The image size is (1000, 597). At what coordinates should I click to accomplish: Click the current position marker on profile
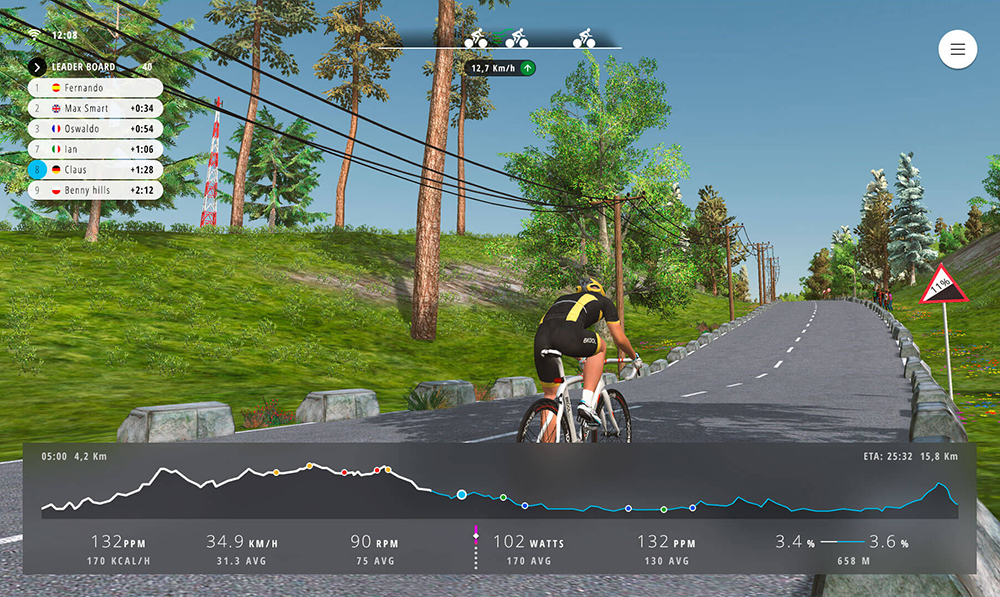point(462,494)
